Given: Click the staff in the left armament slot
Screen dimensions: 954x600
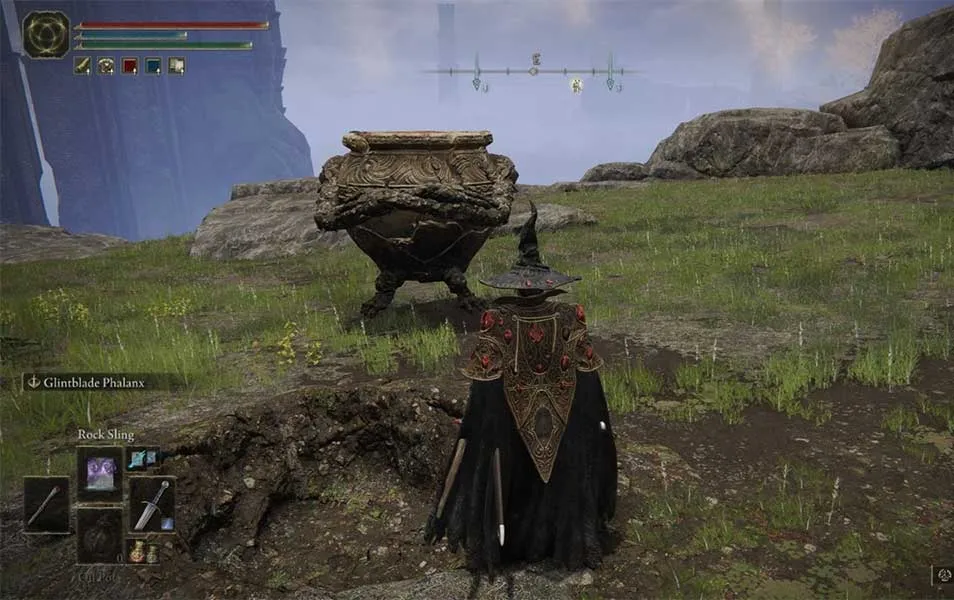Looking at the screenshot, I should (47, 505).
